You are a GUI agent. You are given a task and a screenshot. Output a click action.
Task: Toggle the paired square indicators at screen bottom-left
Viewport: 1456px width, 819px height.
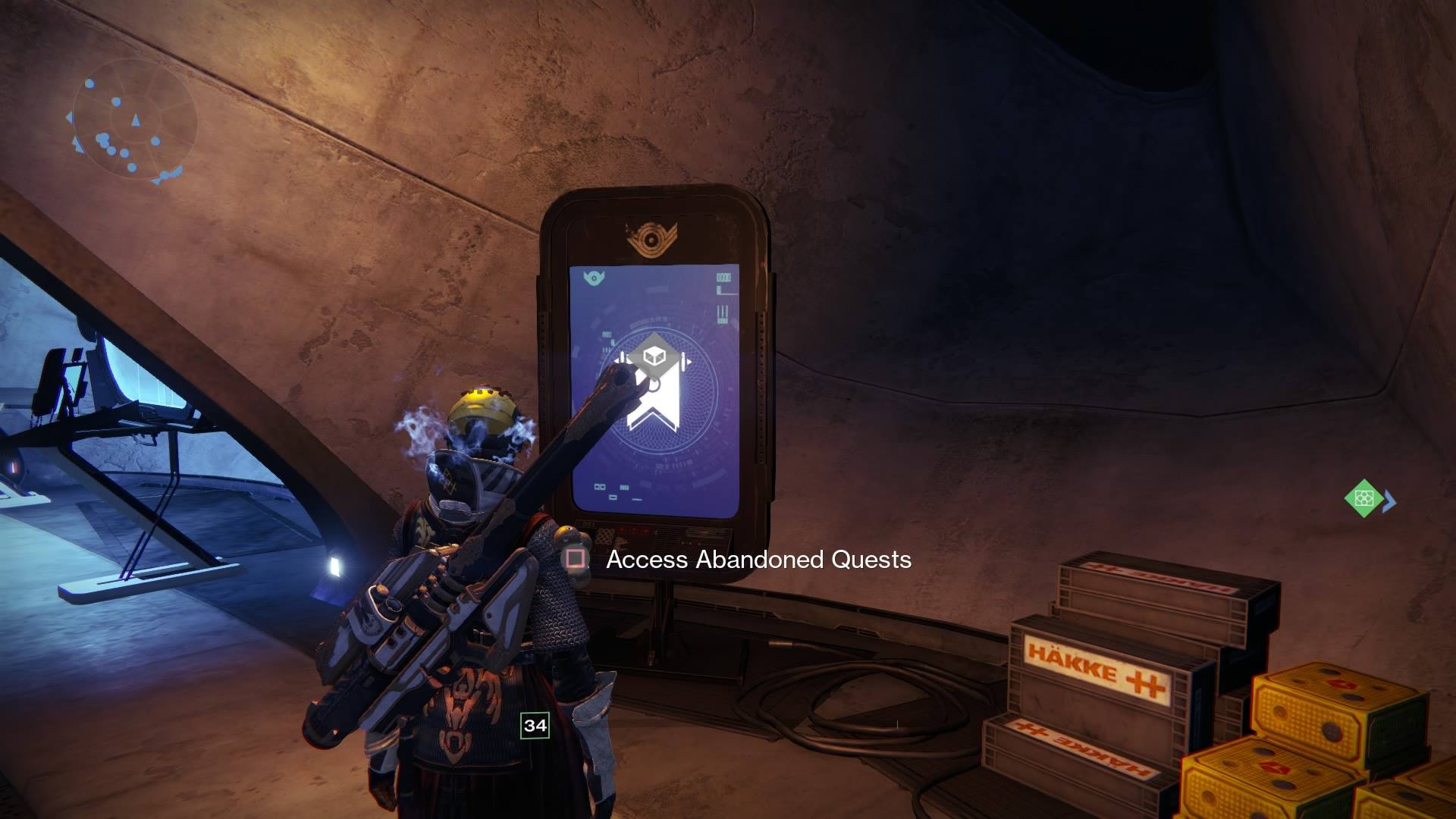pyautogui.click(x=601, y=485)
